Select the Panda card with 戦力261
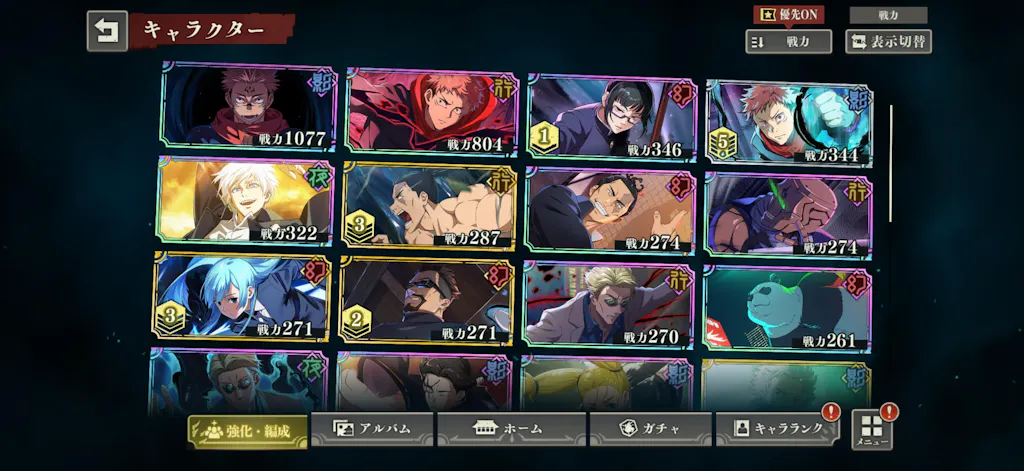The height and width of the screenshot is (471, 1024). coord(786,309)
